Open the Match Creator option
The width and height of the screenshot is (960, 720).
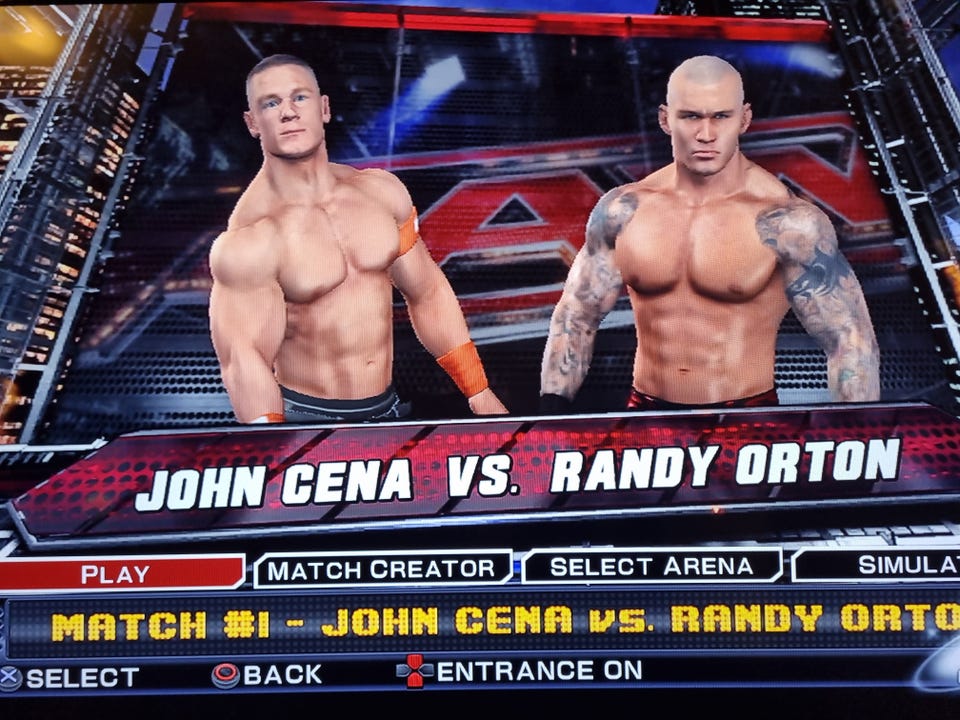point(382,569)
